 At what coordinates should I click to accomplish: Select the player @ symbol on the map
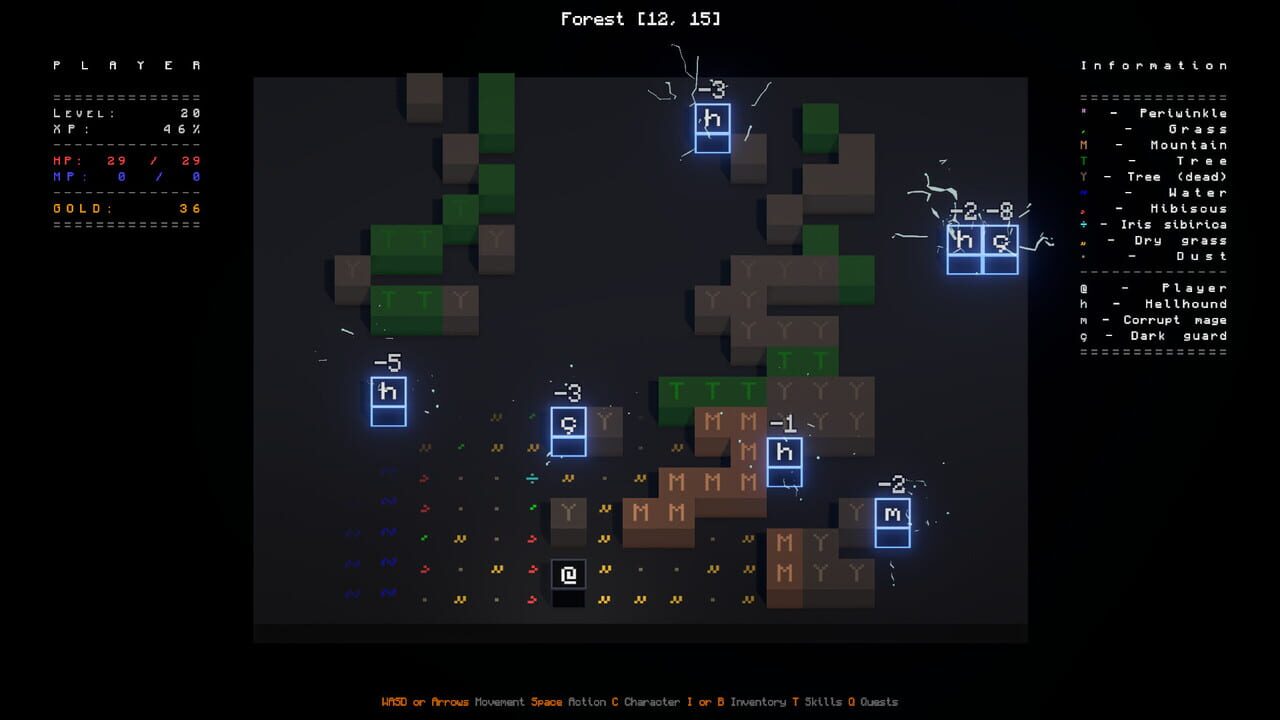[568, 575]
